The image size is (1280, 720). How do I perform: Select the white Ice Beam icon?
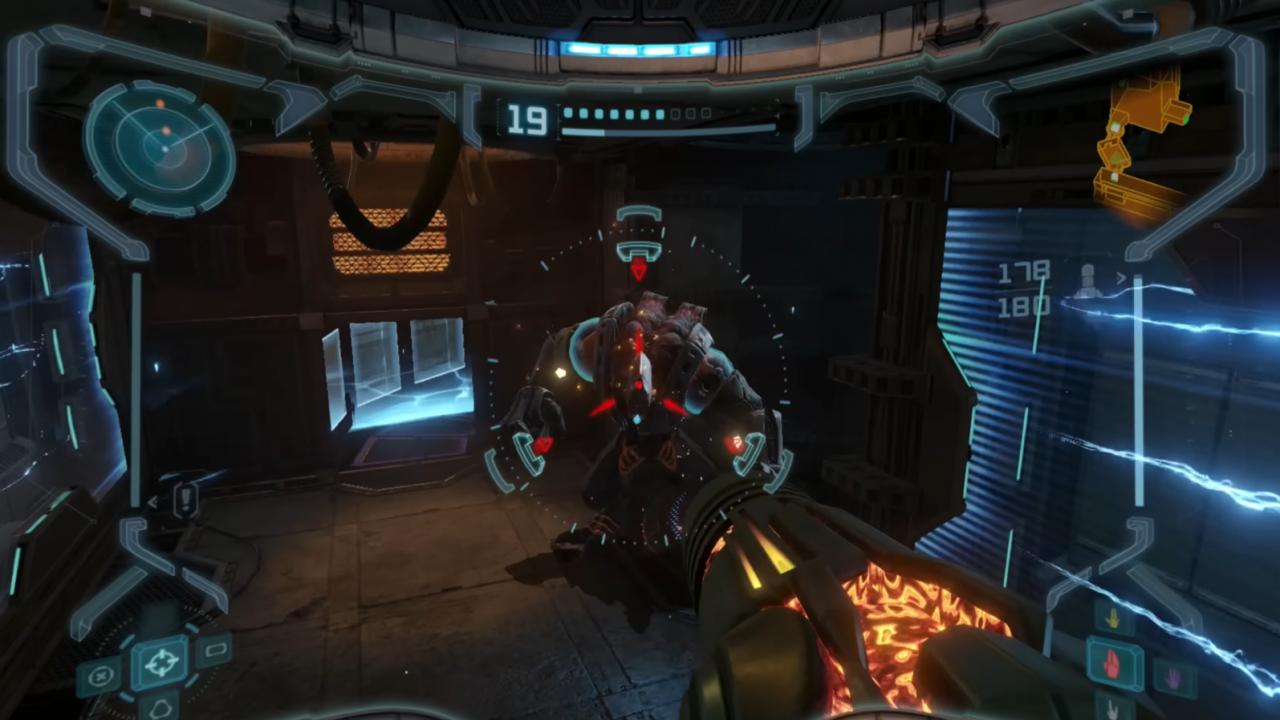point(1112,712)
